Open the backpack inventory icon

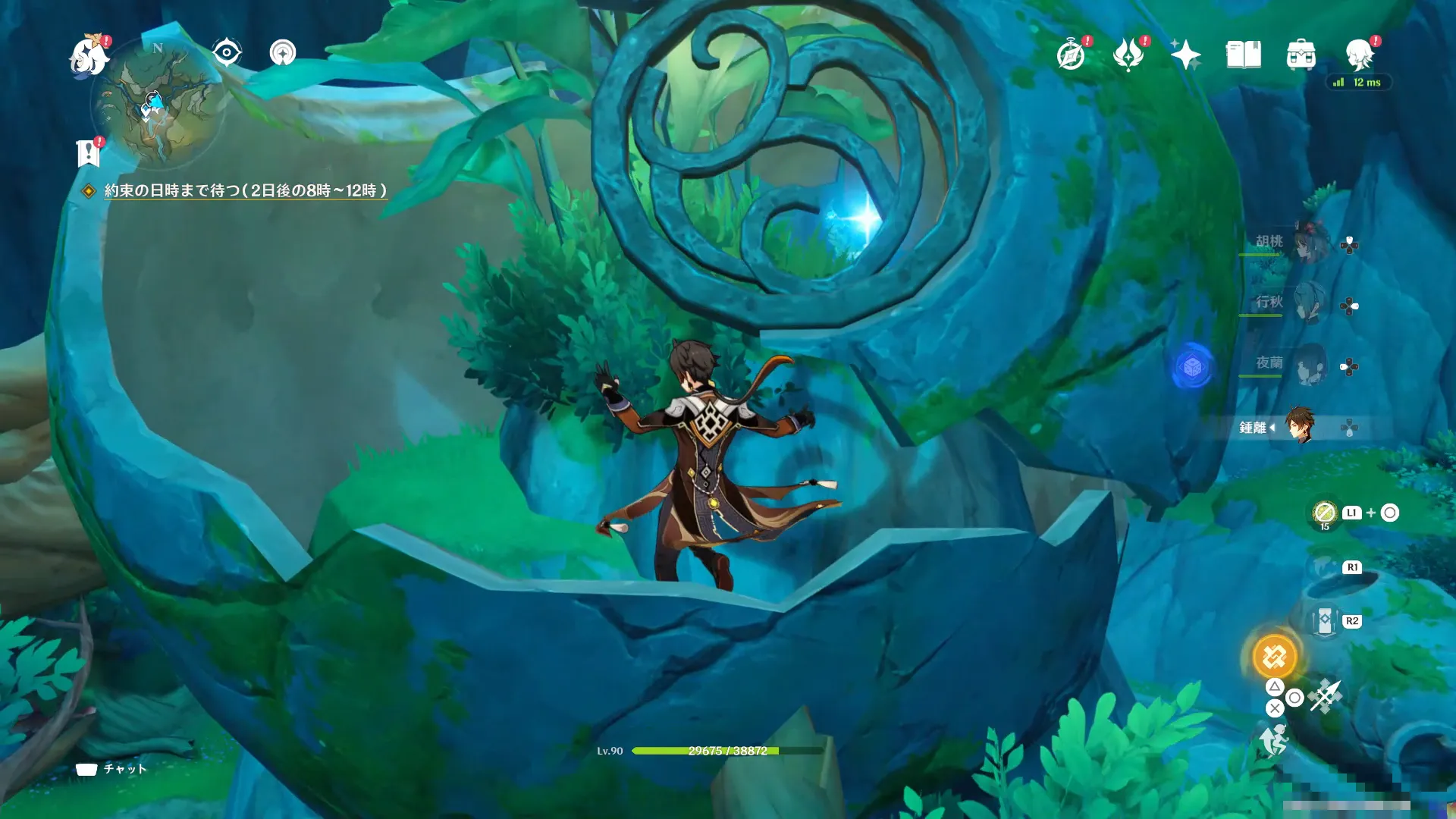[x=1301, y=55]
